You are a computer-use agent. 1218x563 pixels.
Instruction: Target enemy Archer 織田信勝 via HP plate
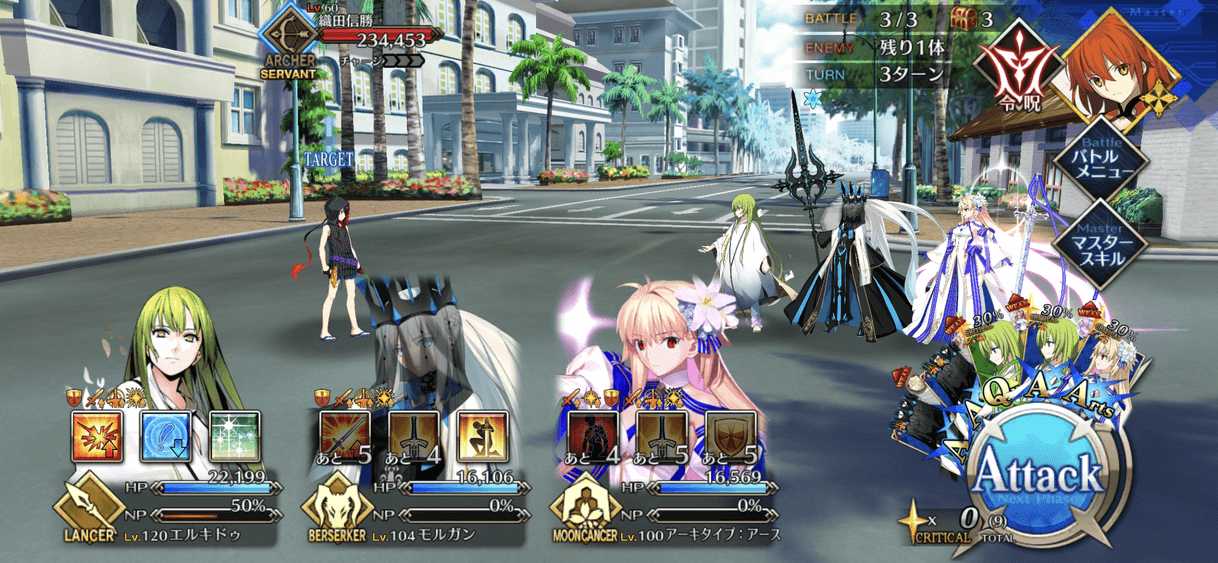[370, 41]
